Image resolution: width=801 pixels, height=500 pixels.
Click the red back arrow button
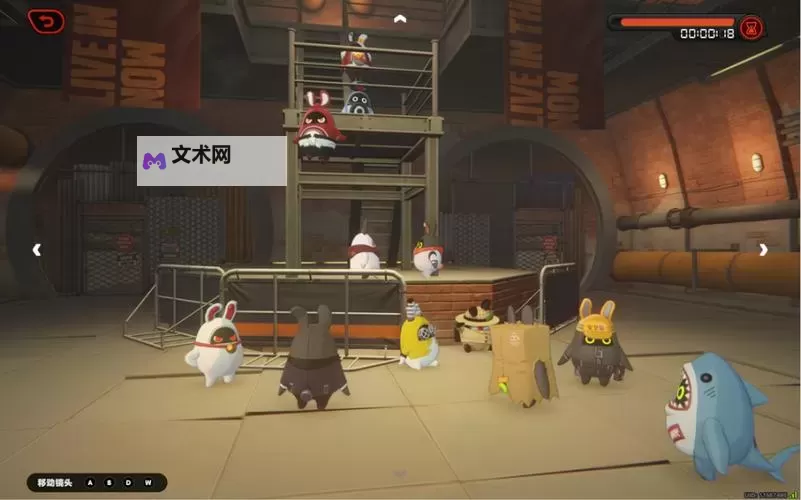coord(46,20)
